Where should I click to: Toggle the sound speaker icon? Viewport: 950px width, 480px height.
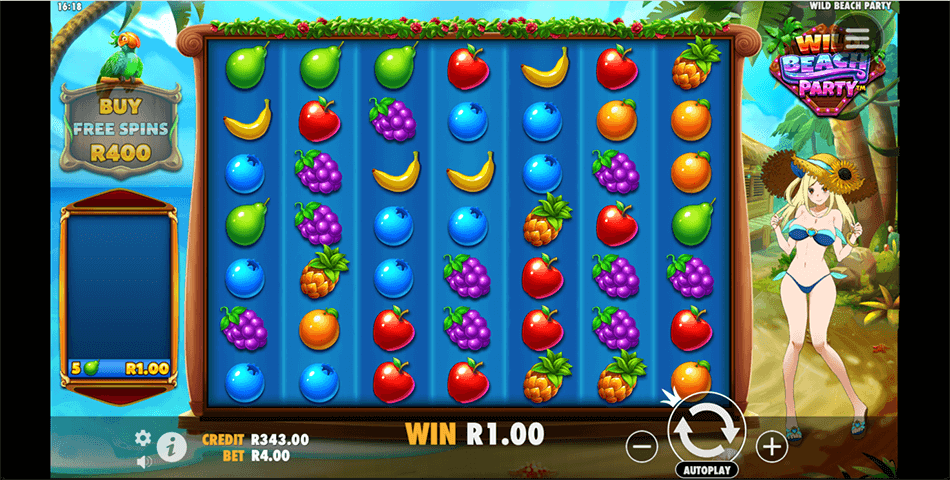[144, 461]
